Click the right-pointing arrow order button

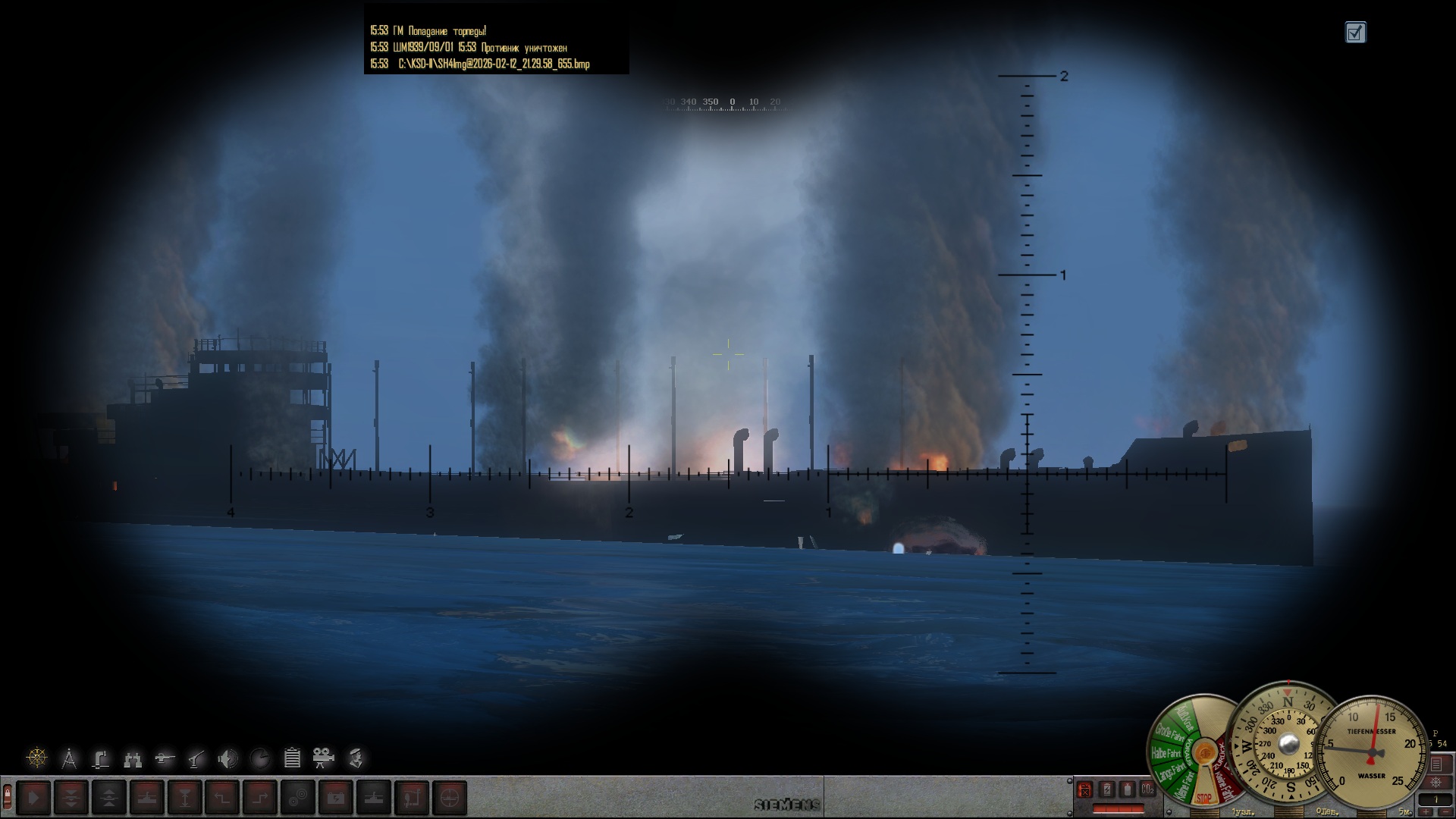click(x=34, y=798)
